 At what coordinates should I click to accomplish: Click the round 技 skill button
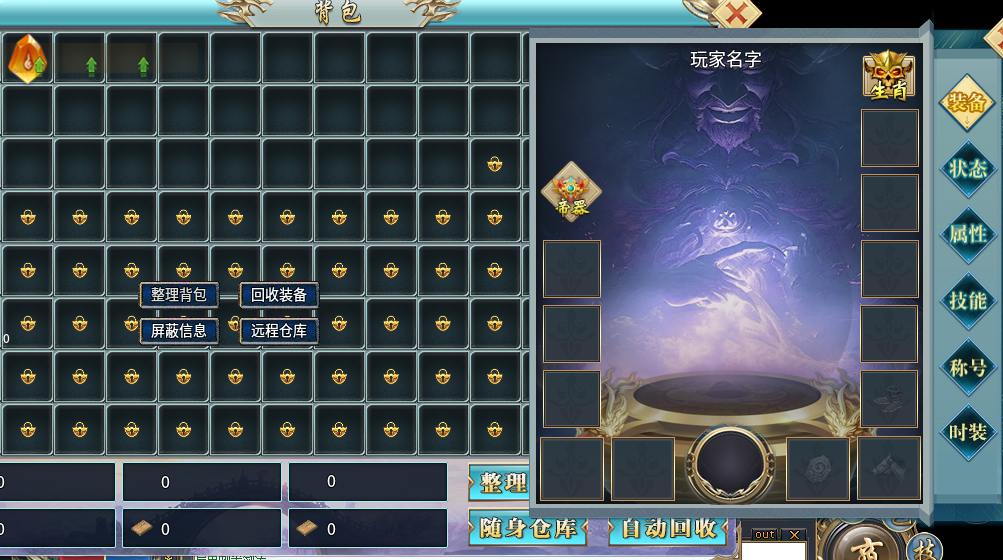923,550
